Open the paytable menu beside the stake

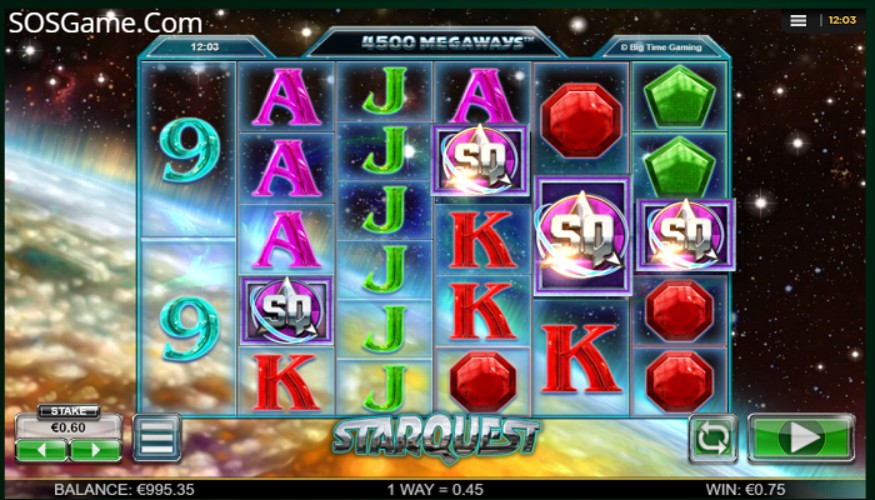coord(157,437)
